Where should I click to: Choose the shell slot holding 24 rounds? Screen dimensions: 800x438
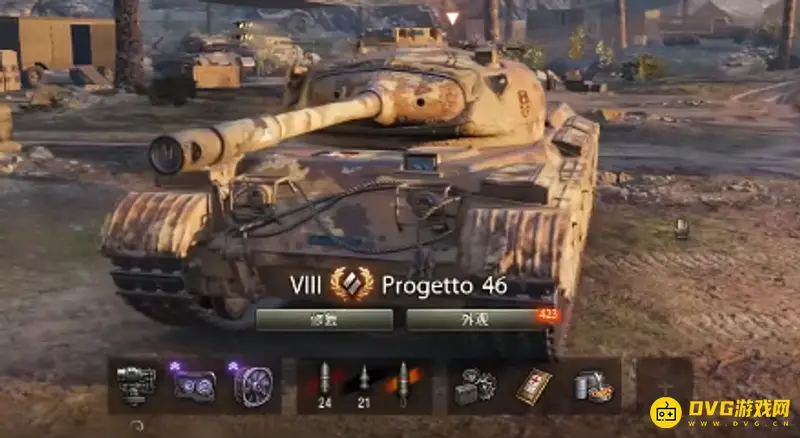pyautogui.click(x=325, y=385)
